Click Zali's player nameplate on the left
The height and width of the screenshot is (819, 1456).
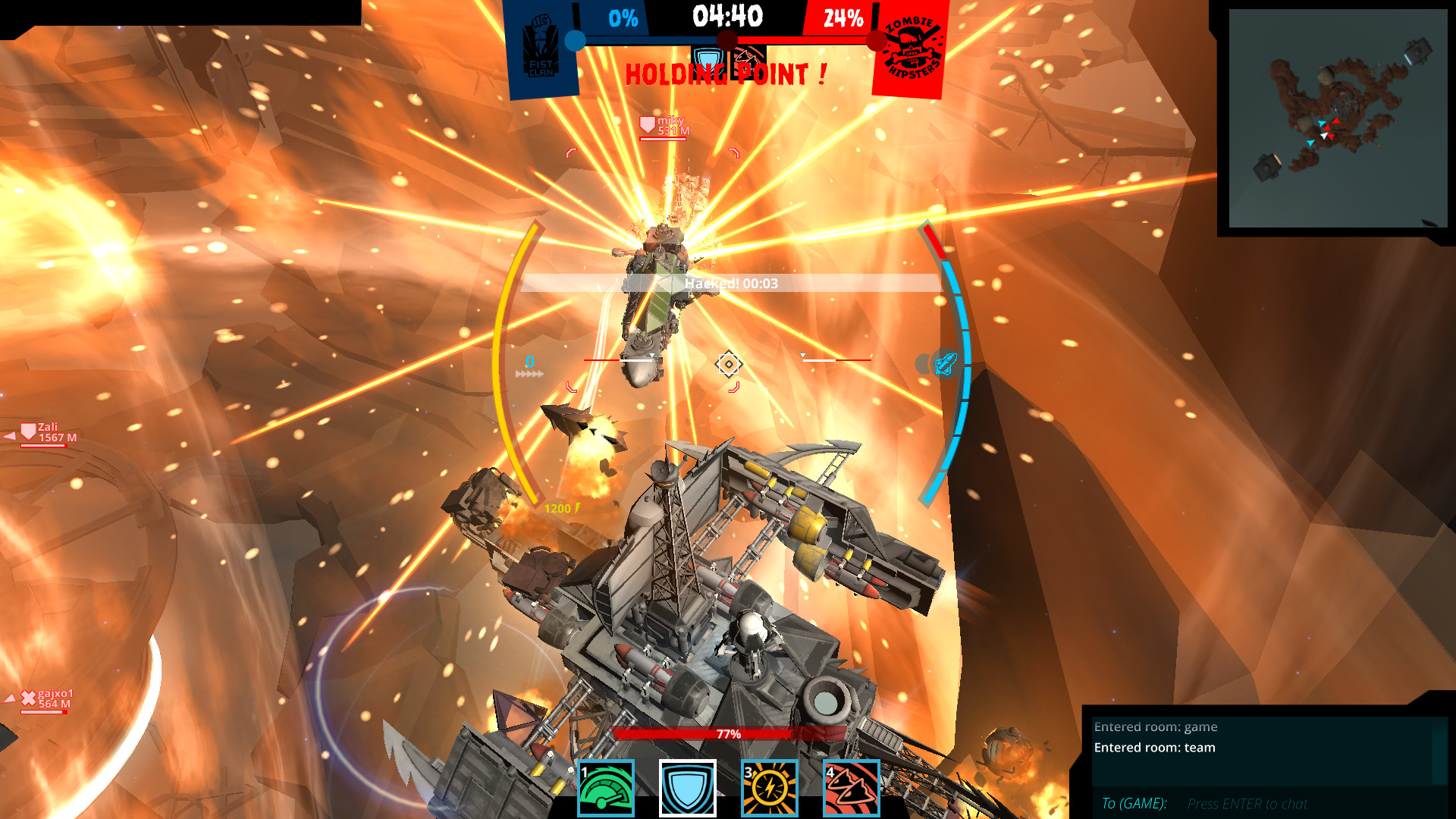(x=45, y=431)
